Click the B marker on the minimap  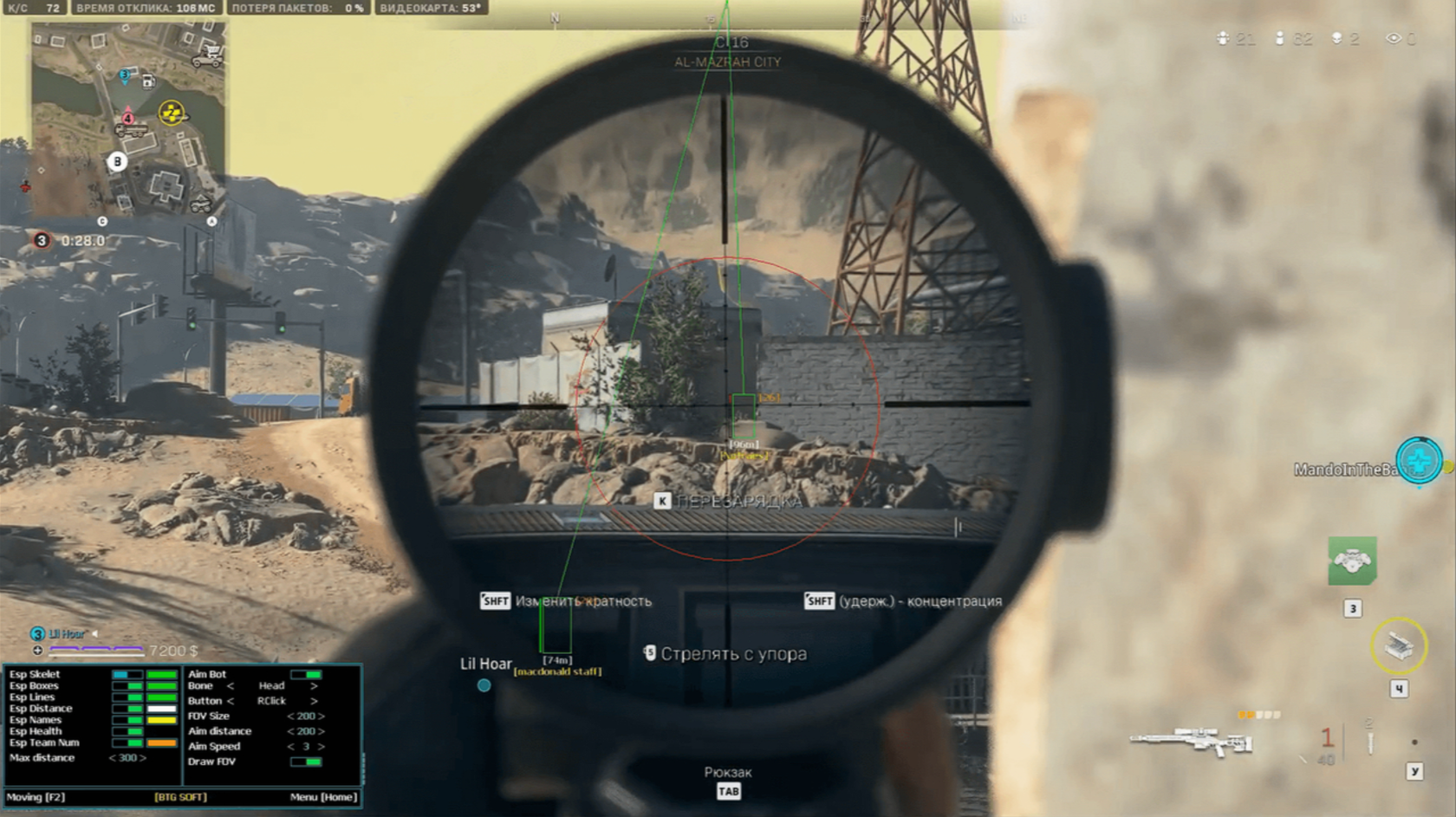117,161
